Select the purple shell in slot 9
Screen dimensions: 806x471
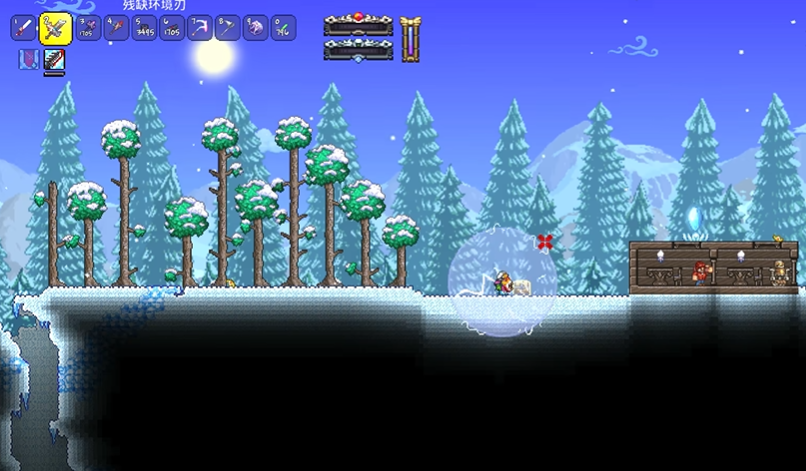(x=255, y=28)
